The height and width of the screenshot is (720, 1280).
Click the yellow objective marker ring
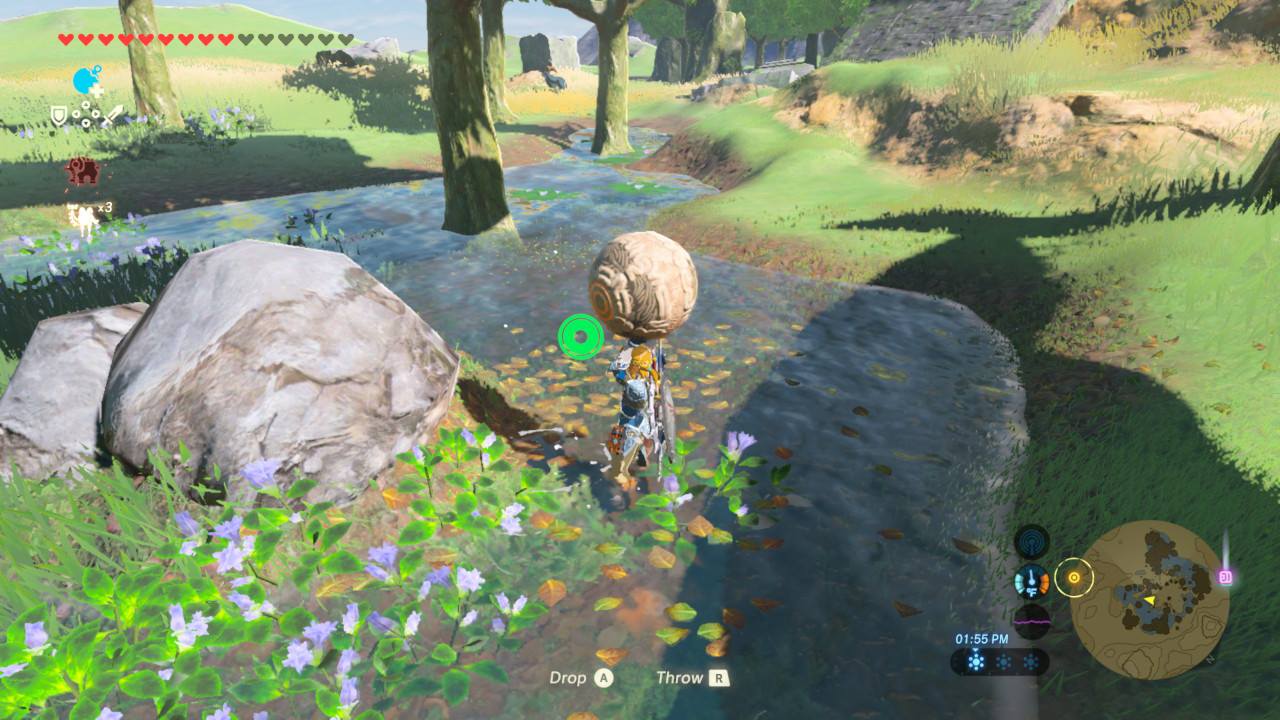pyautogui.click(x=1074, y=577)
